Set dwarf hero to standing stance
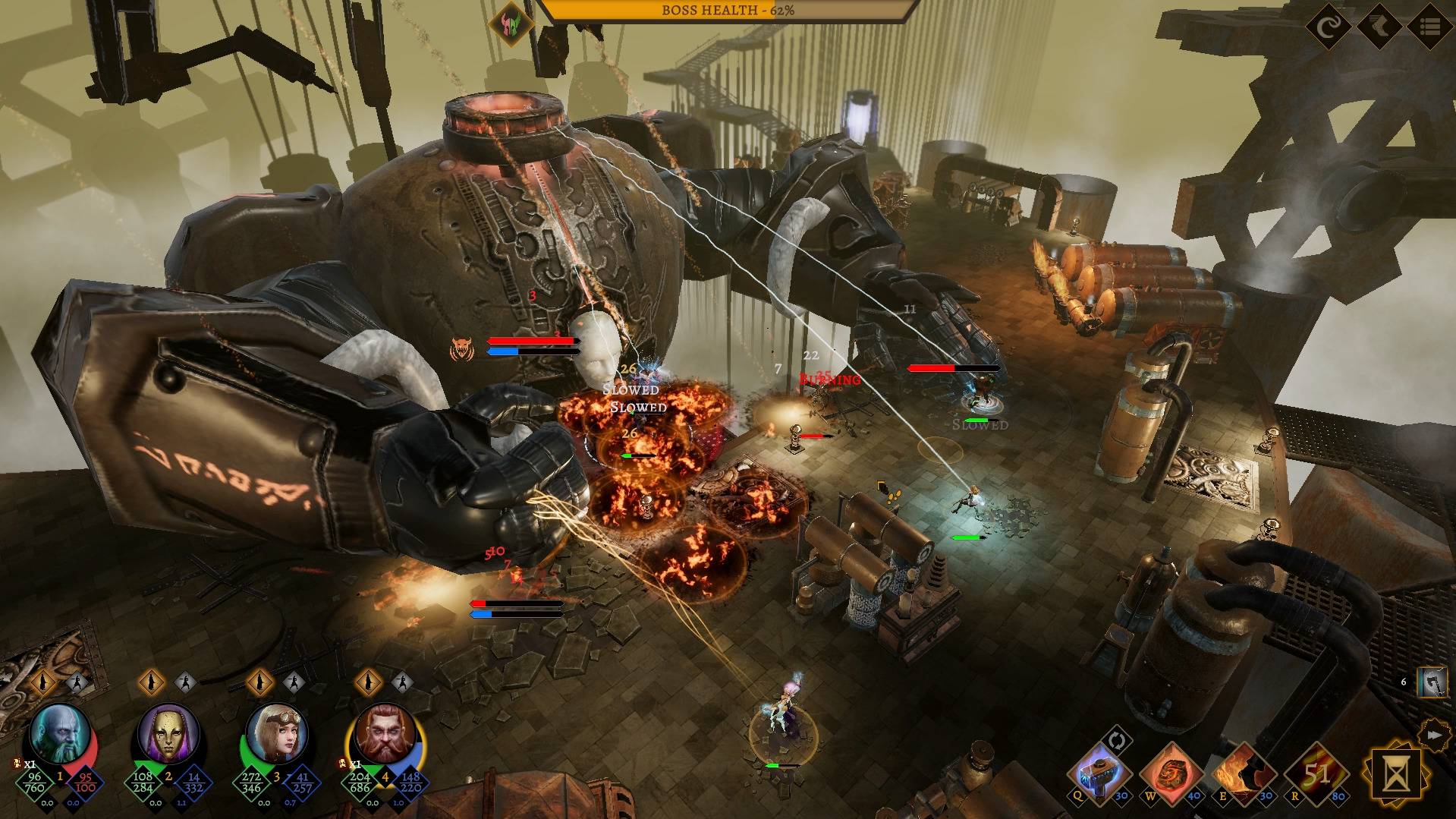The width and height of the screenshot is (1456, 819). [x=370, y=682]
